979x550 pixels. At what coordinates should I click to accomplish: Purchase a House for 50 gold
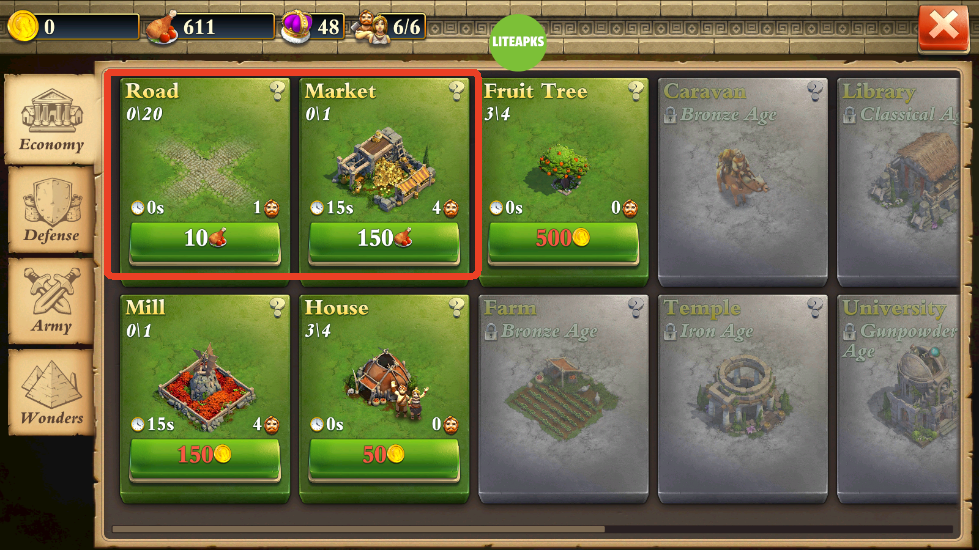[383, 456]
